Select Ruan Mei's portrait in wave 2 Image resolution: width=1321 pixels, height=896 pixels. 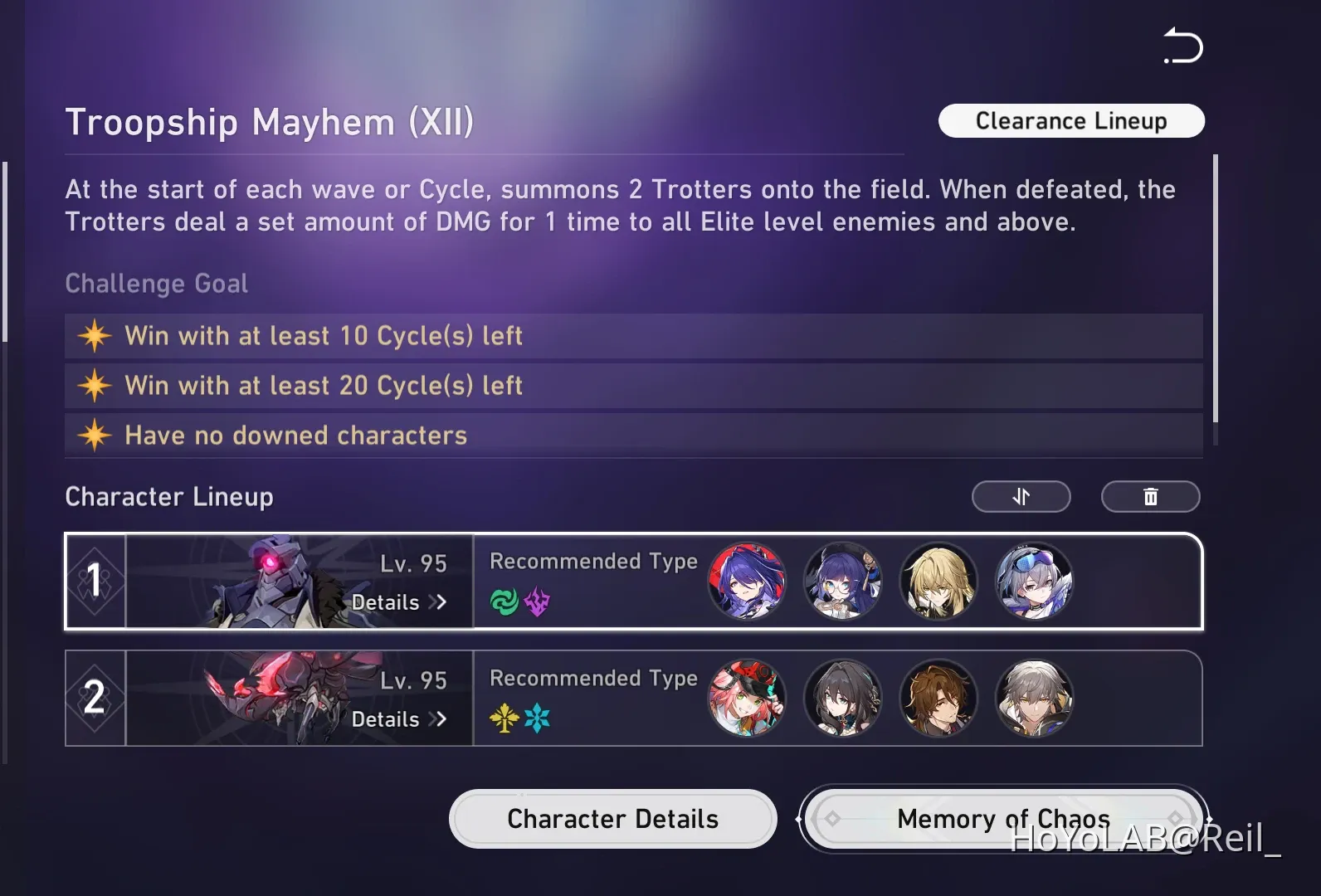click(843, 698)
